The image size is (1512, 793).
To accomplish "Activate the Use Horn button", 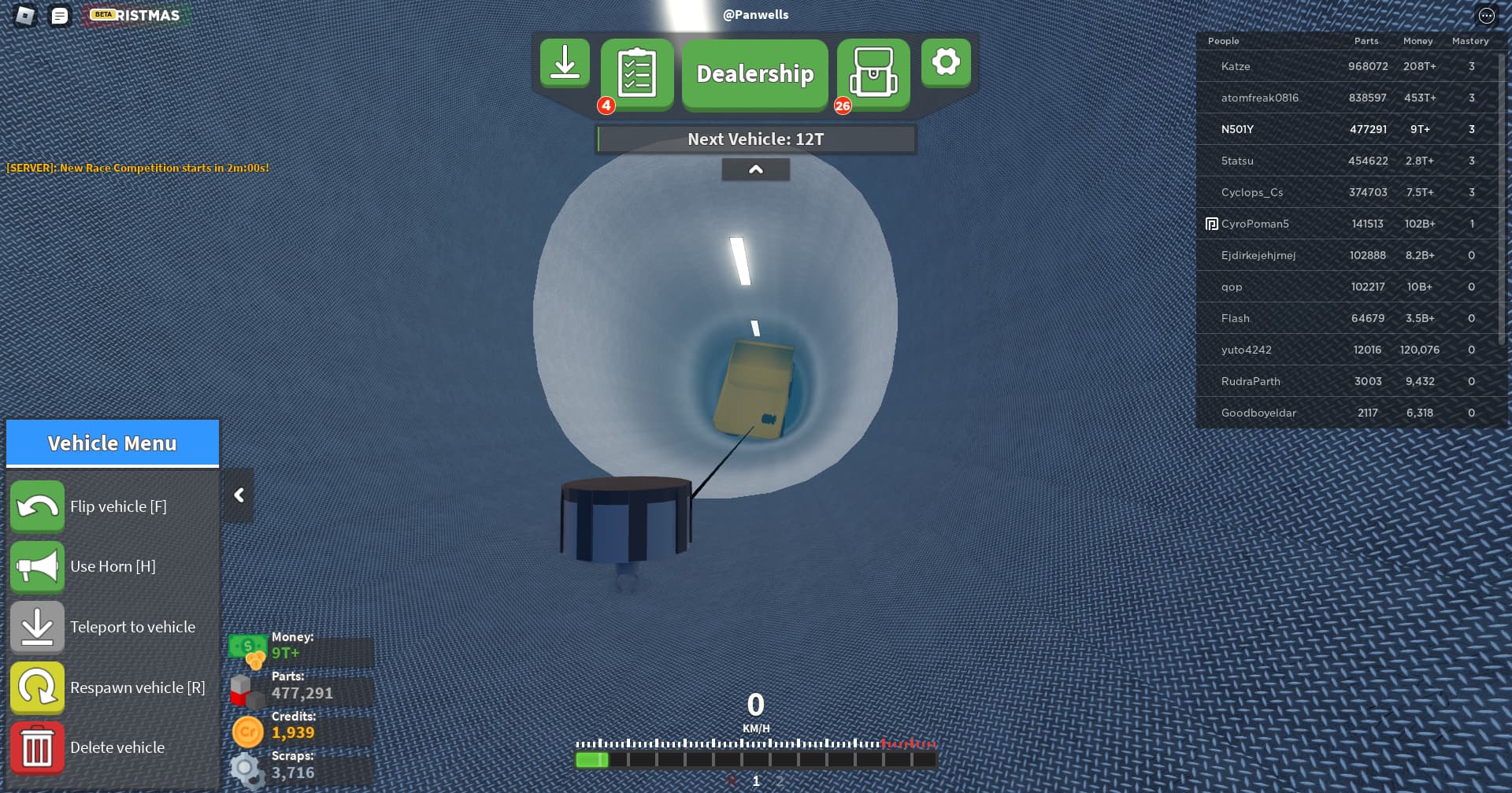I will (x=37, y=566).
